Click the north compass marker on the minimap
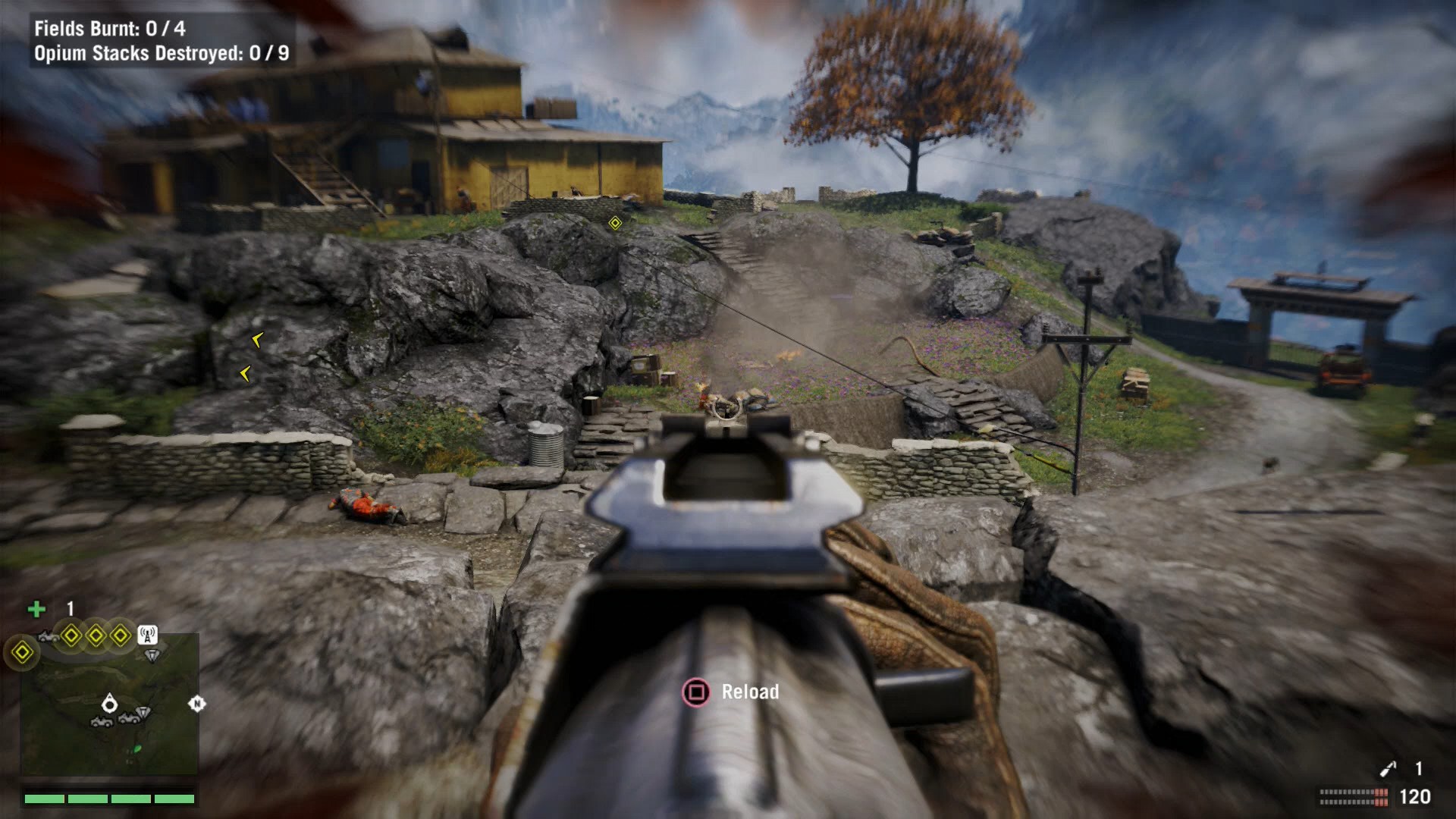 (x=196, y=703)
